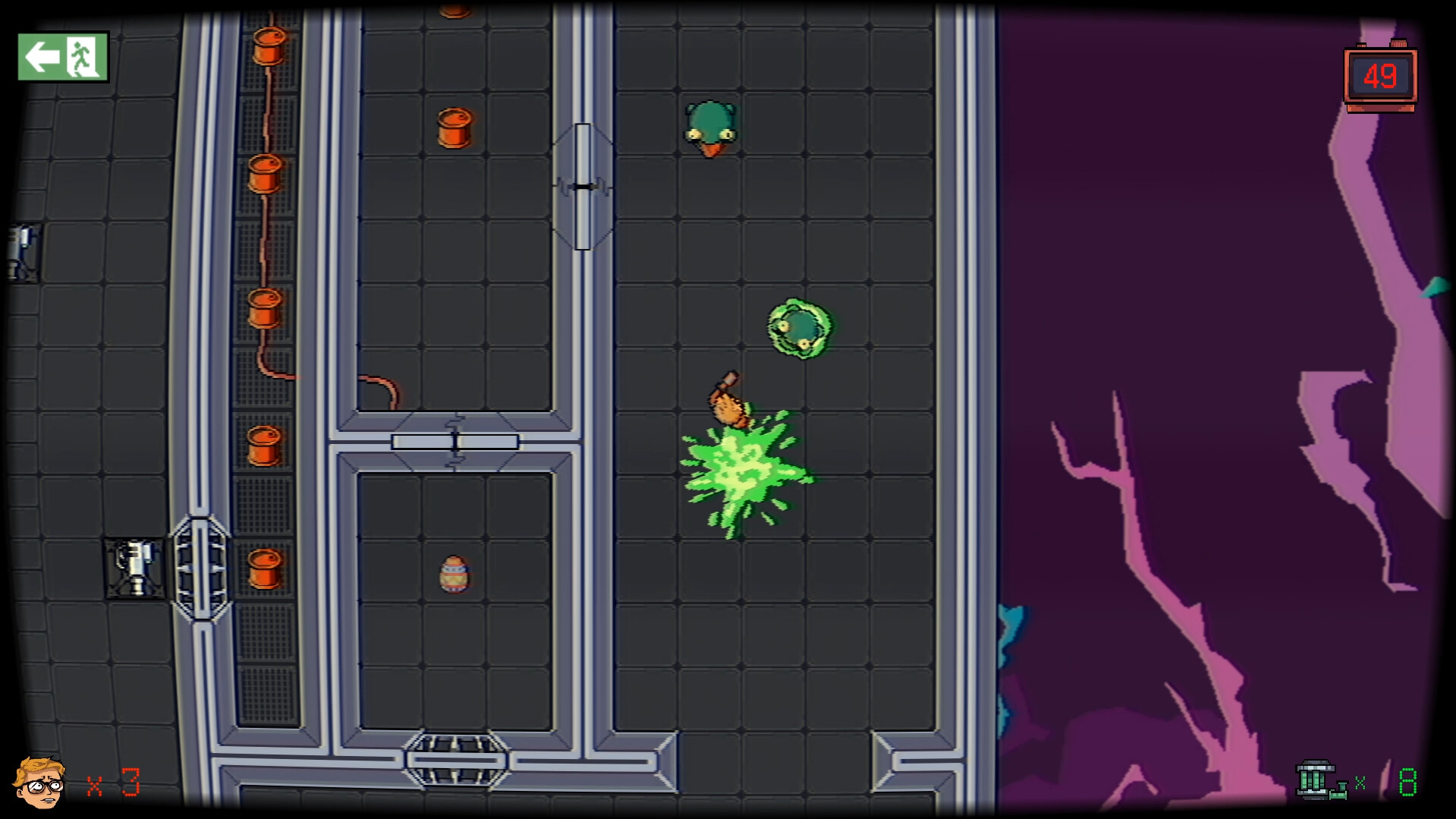Click the trophy machine on the left wall

point(134,565)
